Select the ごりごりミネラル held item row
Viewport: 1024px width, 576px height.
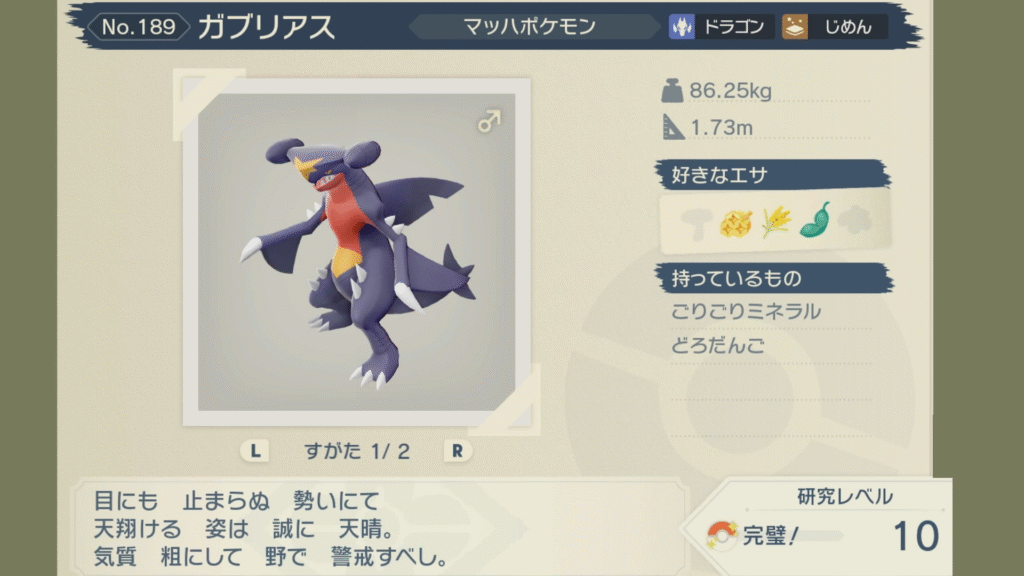coord(746,311)
